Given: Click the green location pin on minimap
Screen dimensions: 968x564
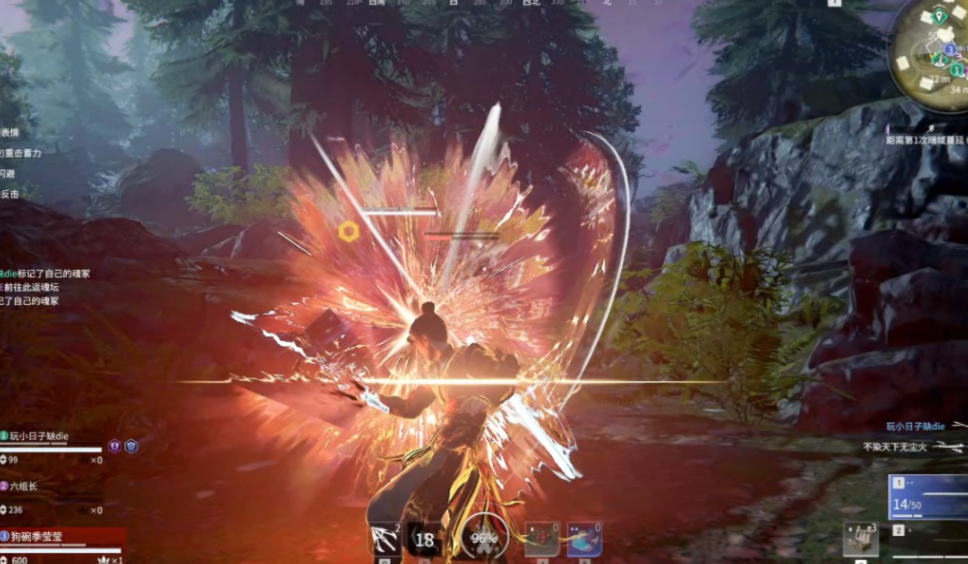Looking at the screenshot, I should 939,16.
